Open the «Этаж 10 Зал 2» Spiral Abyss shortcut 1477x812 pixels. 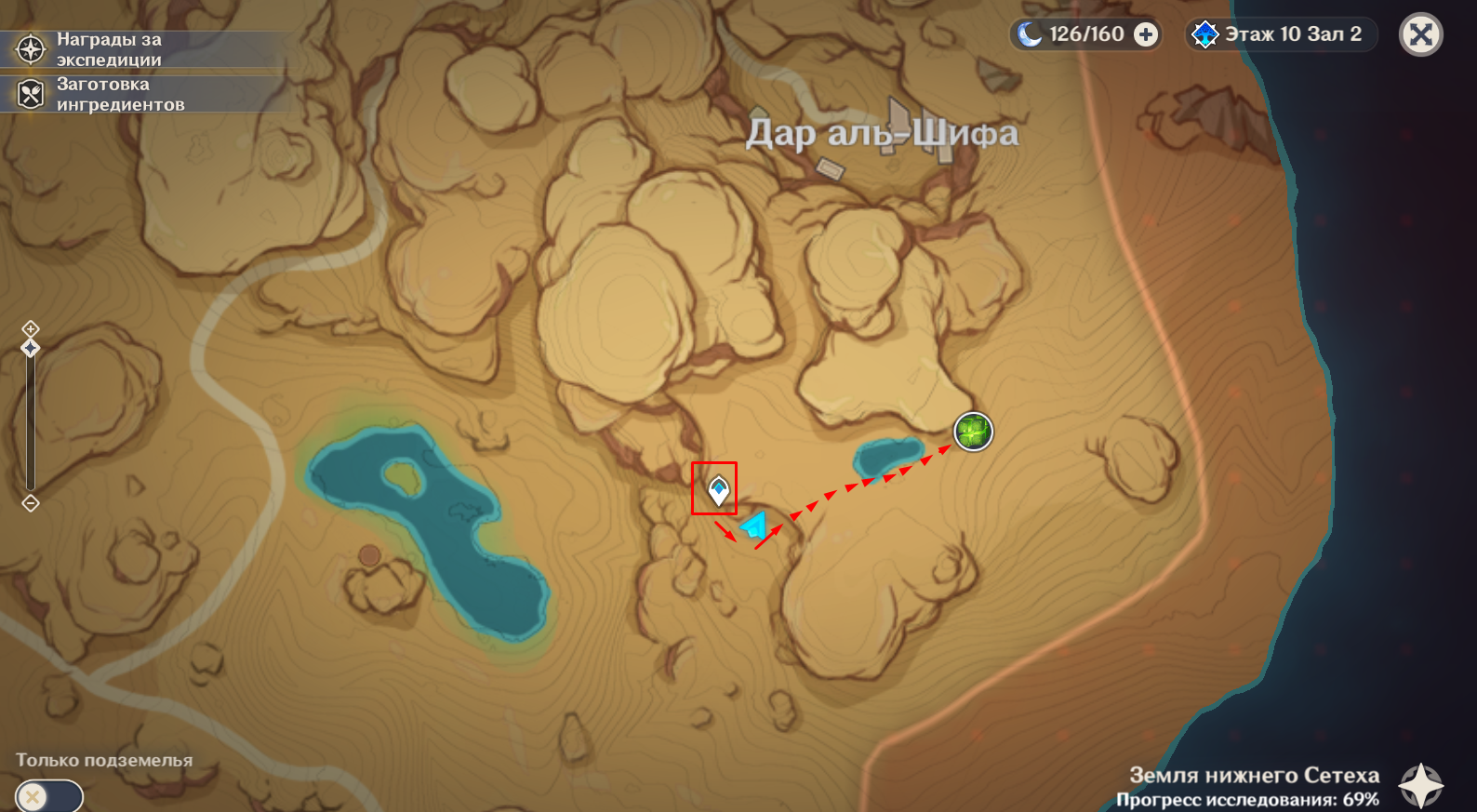click(1281, 35)
